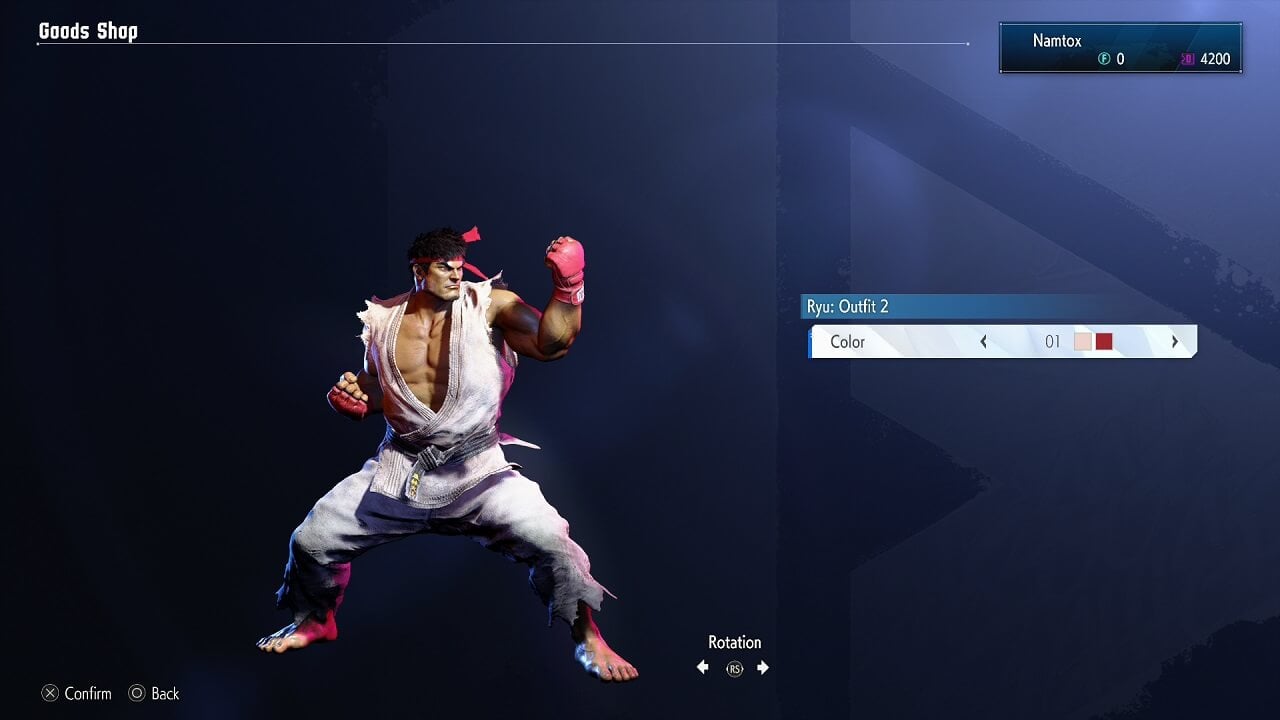1280x720 pixels.
Task: Click the Rotation label text
Action: point(734,642)
